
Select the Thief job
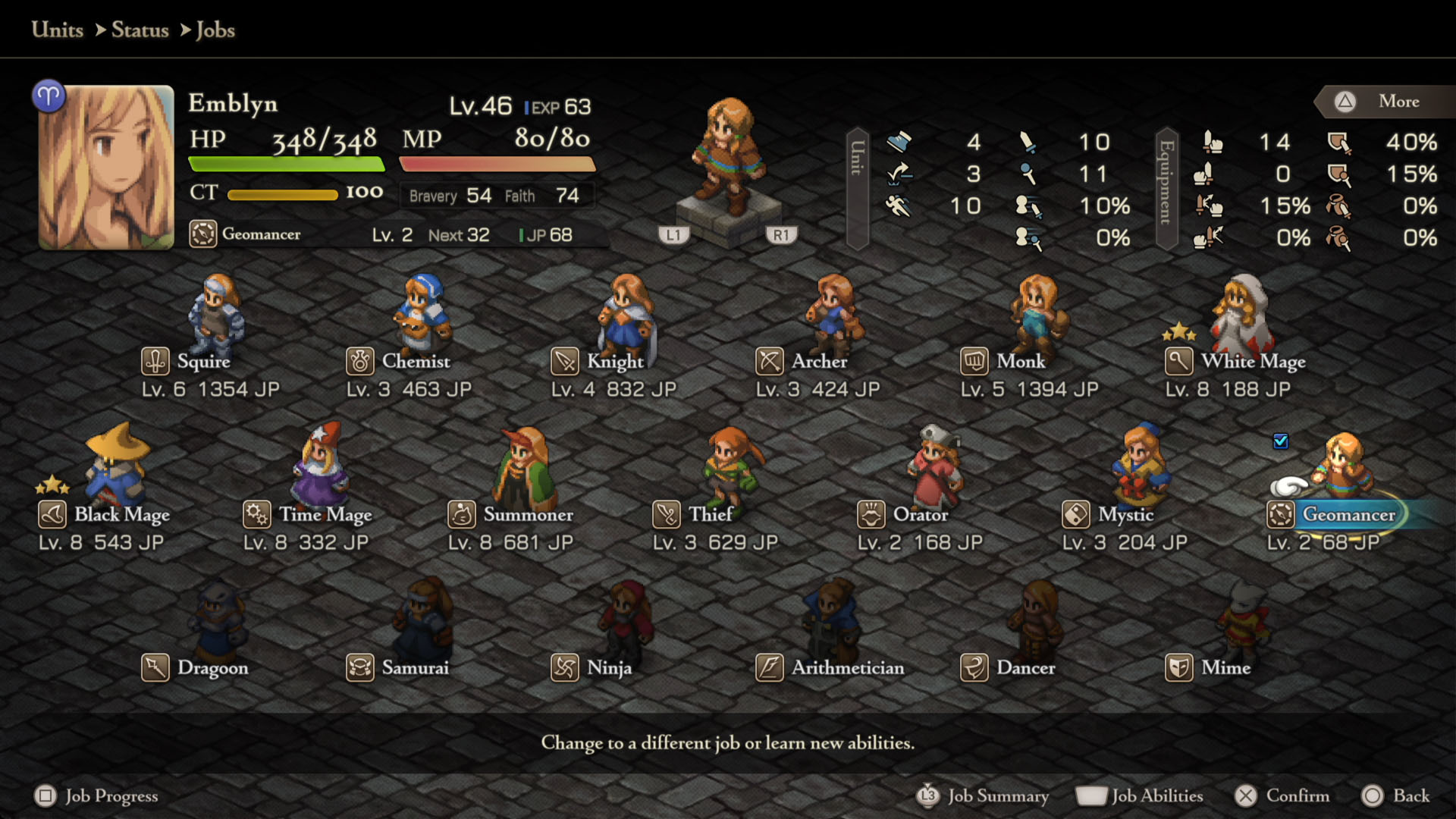(710, 515)
